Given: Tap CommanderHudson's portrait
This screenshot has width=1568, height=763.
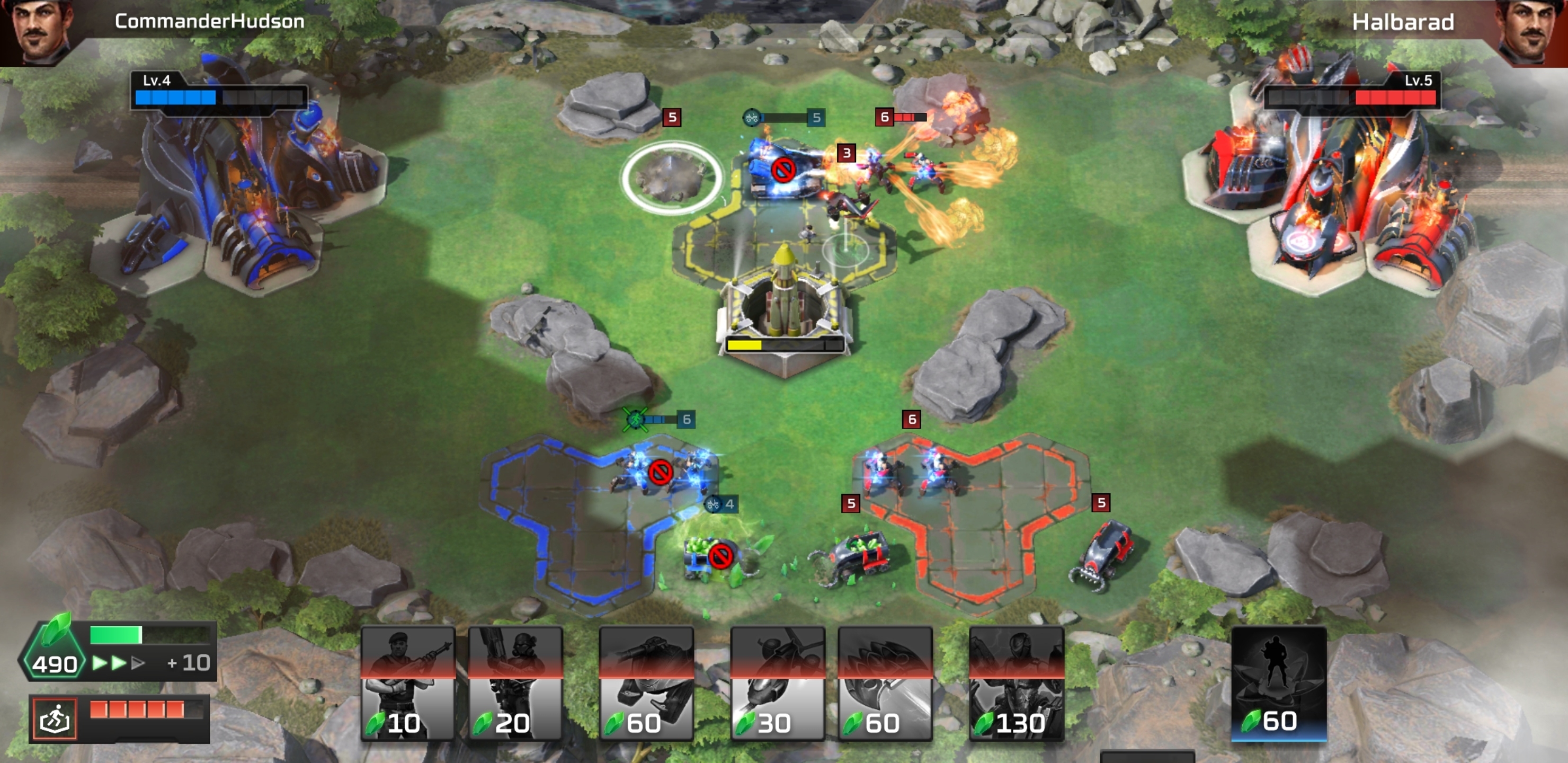Looking at the screenshot, I should pyautogui.click(x=40, y=30).
